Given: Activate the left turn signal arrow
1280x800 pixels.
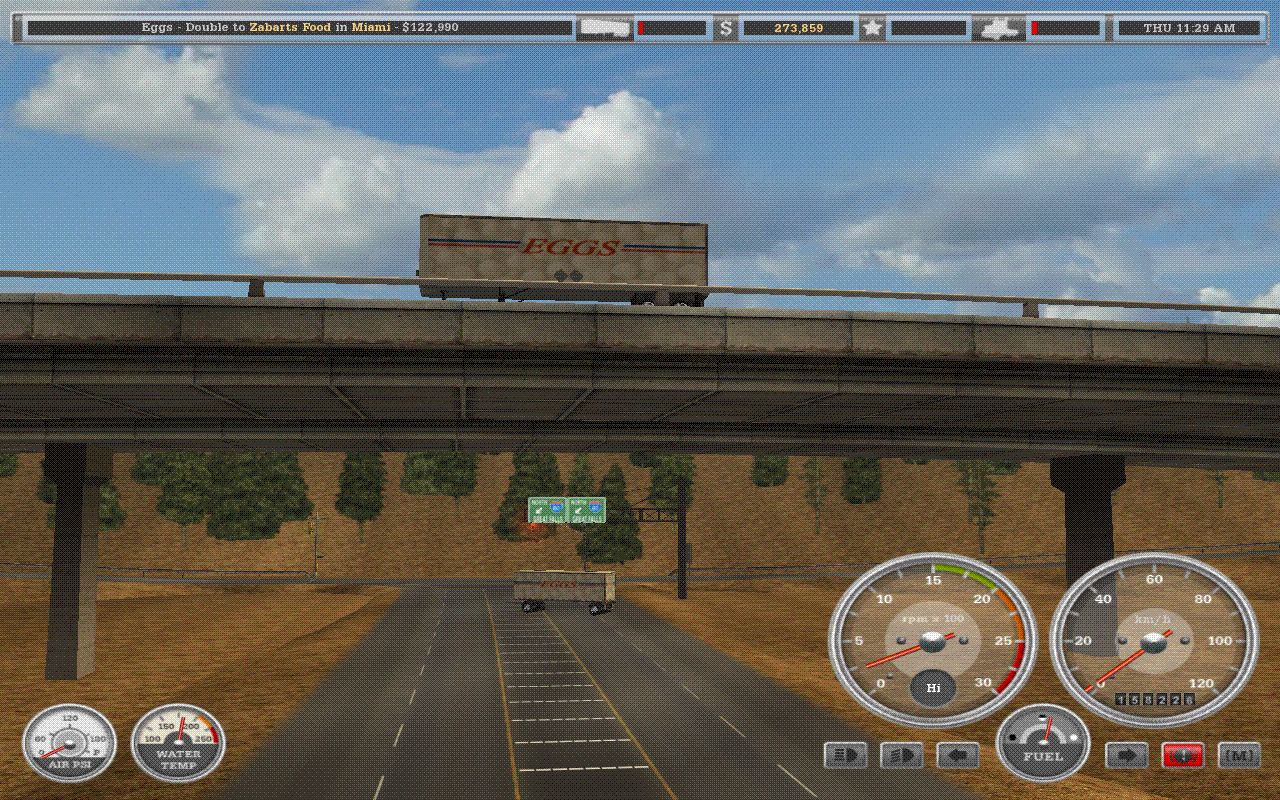Looking at the screenshot, I should coord(957,756).
